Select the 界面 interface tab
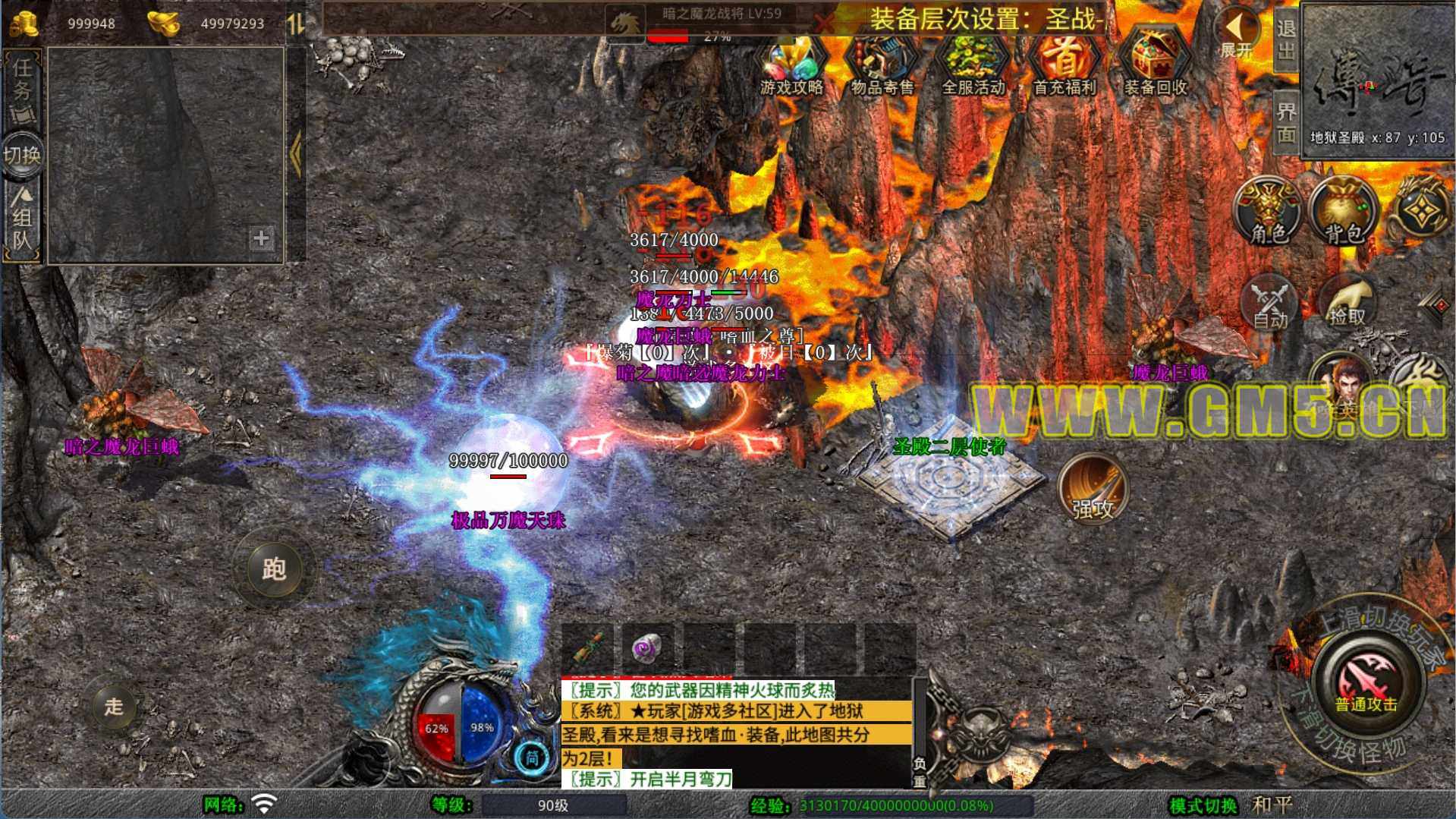 (x=1285, y=121)
